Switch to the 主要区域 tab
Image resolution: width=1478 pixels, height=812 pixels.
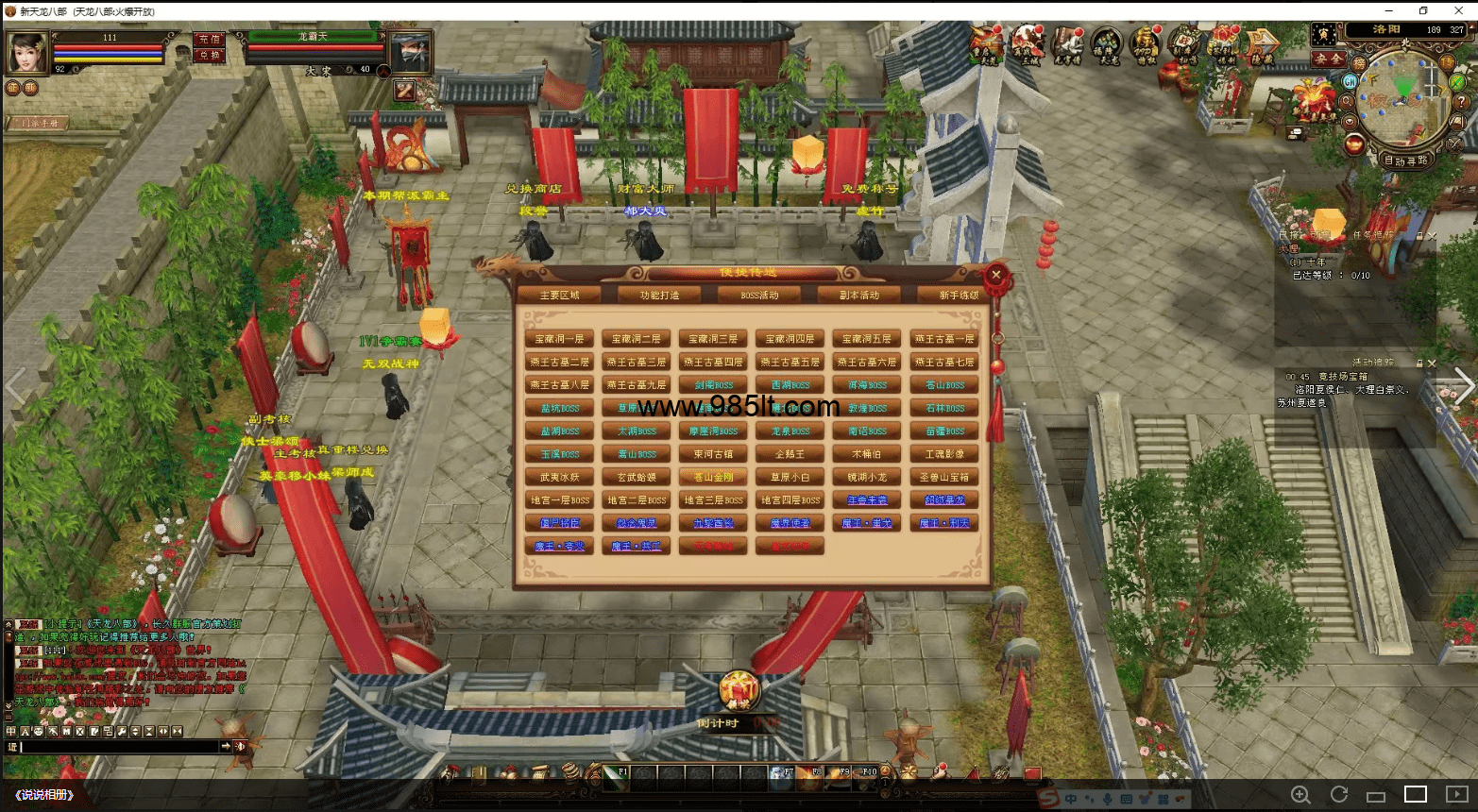(559, 296)
